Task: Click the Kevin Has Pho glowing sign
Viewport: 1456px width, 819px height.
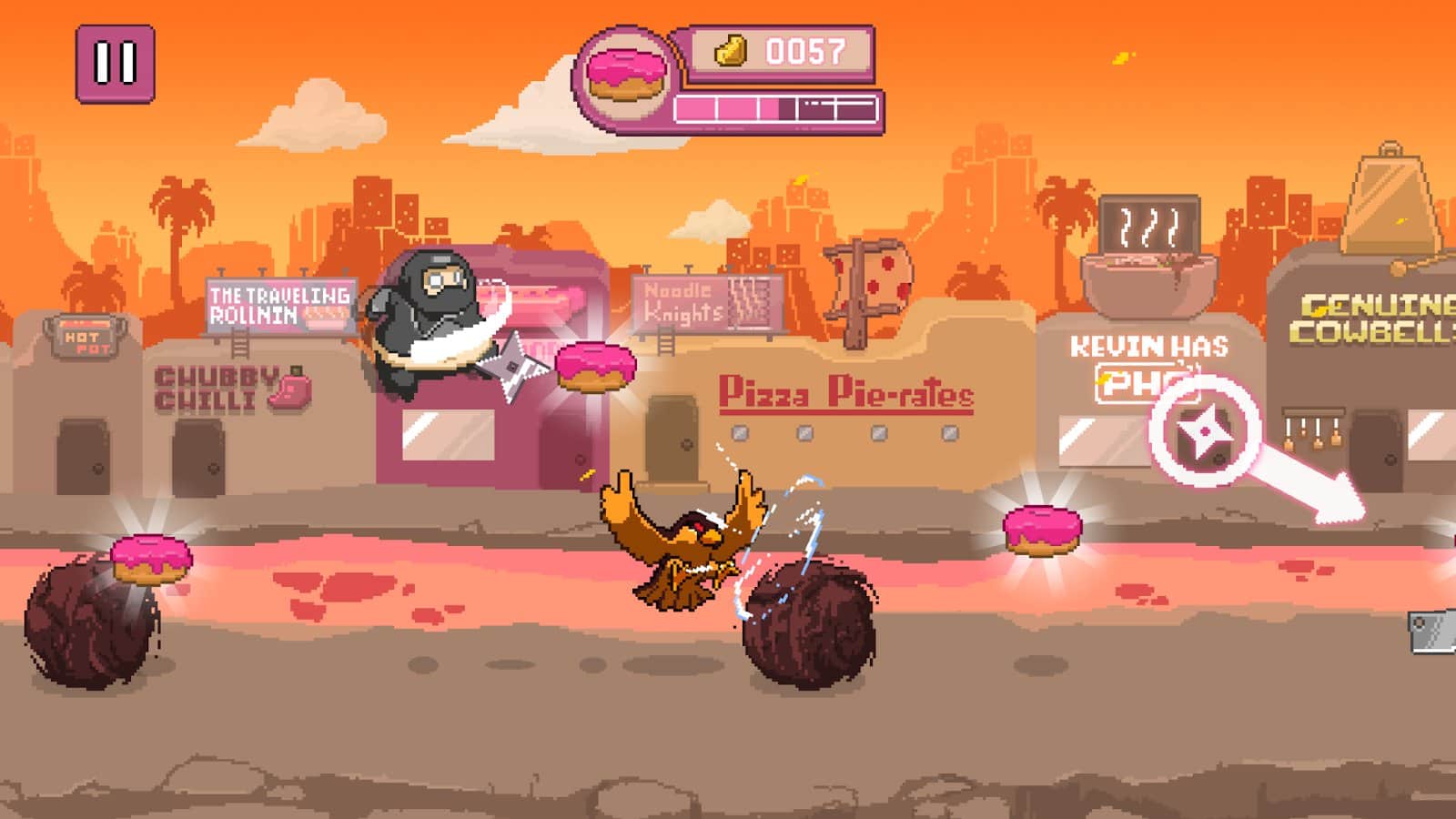Action: (x=1148, y=357)
